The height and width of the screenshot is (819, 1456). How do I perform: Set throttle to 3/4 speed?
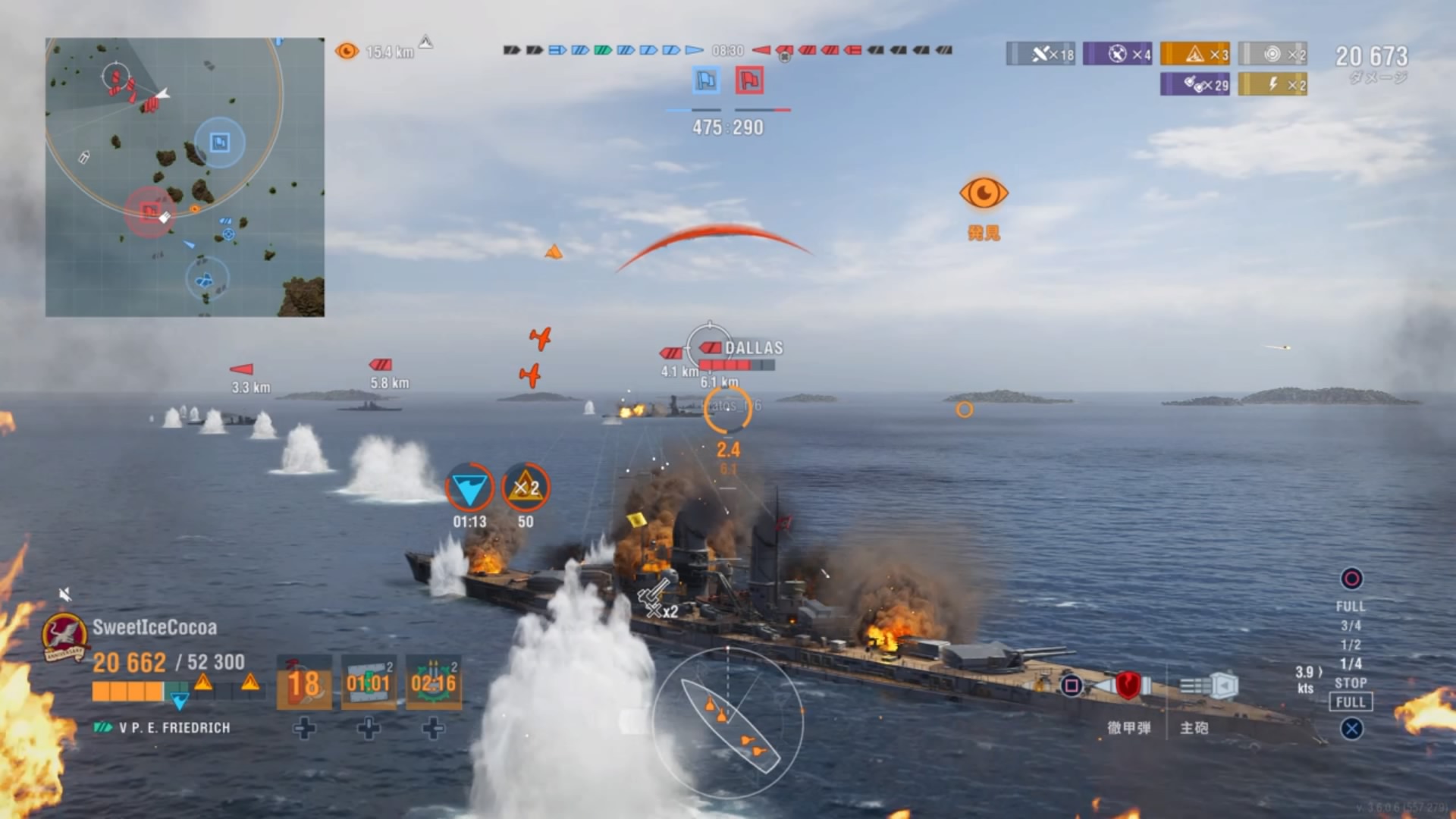[1350, 626]
